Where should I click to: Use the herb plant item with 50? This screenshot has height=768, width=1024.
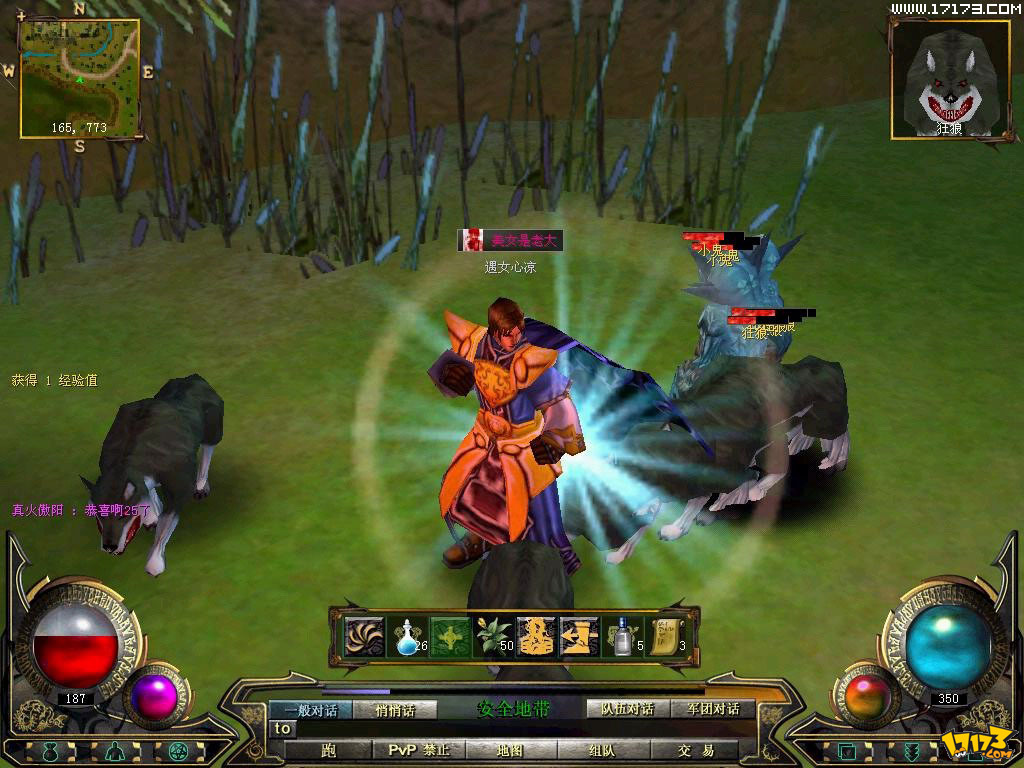coord(492,636)
